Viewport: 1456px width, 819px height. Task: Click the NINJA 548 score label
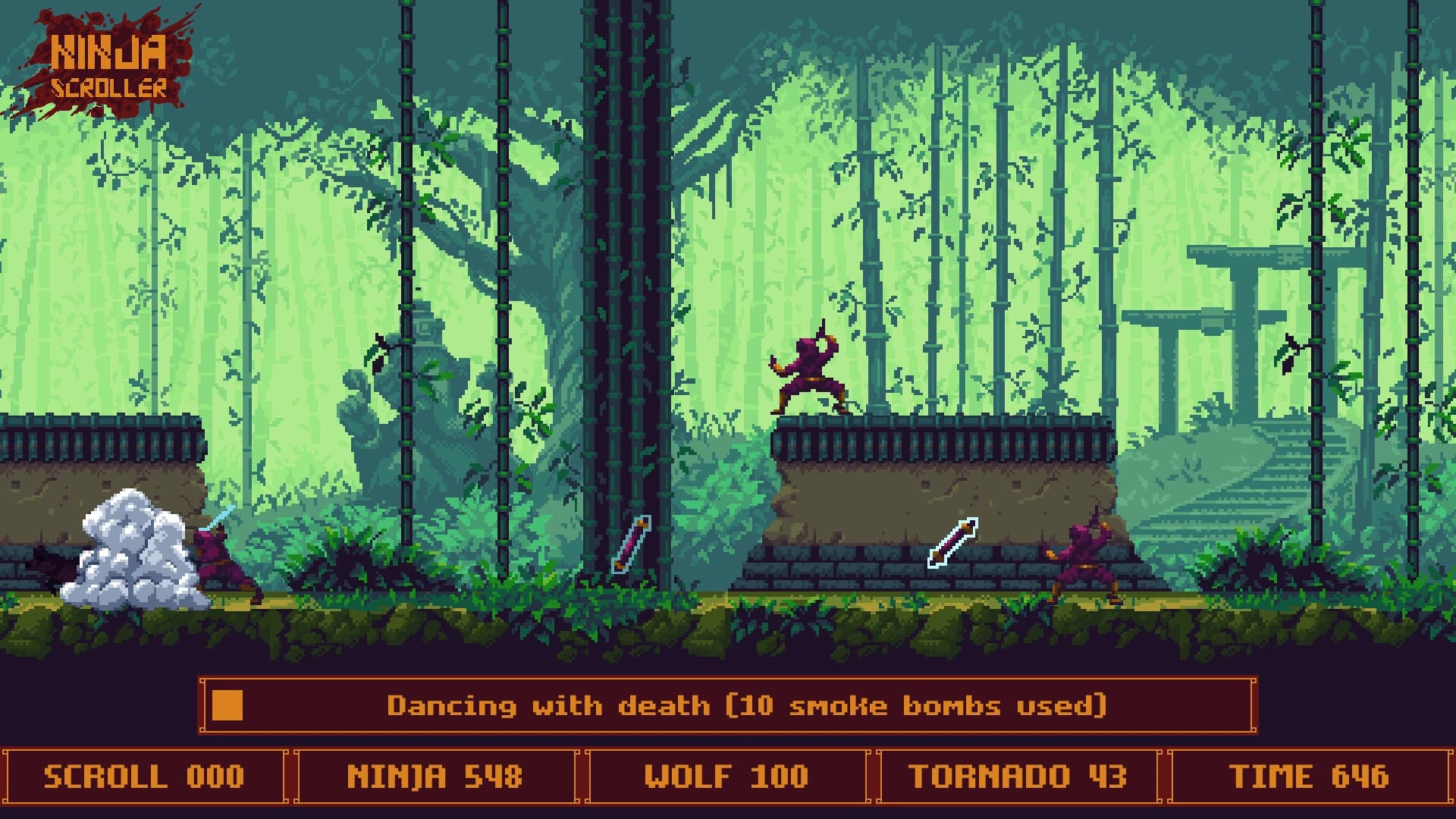[x=436, y=776]
